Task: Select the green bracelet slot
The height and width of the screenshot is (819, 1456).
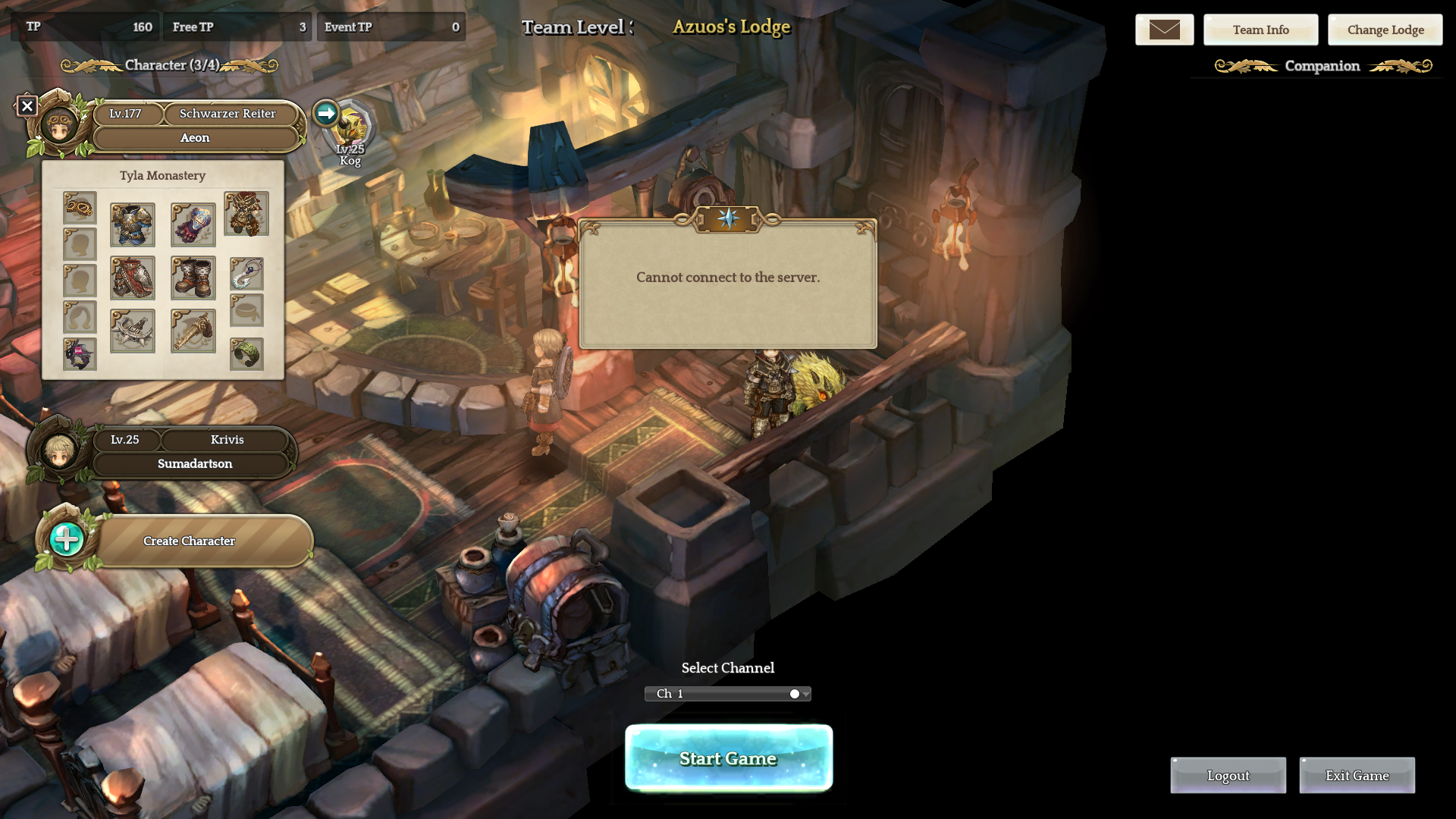Action: point(246,354)
